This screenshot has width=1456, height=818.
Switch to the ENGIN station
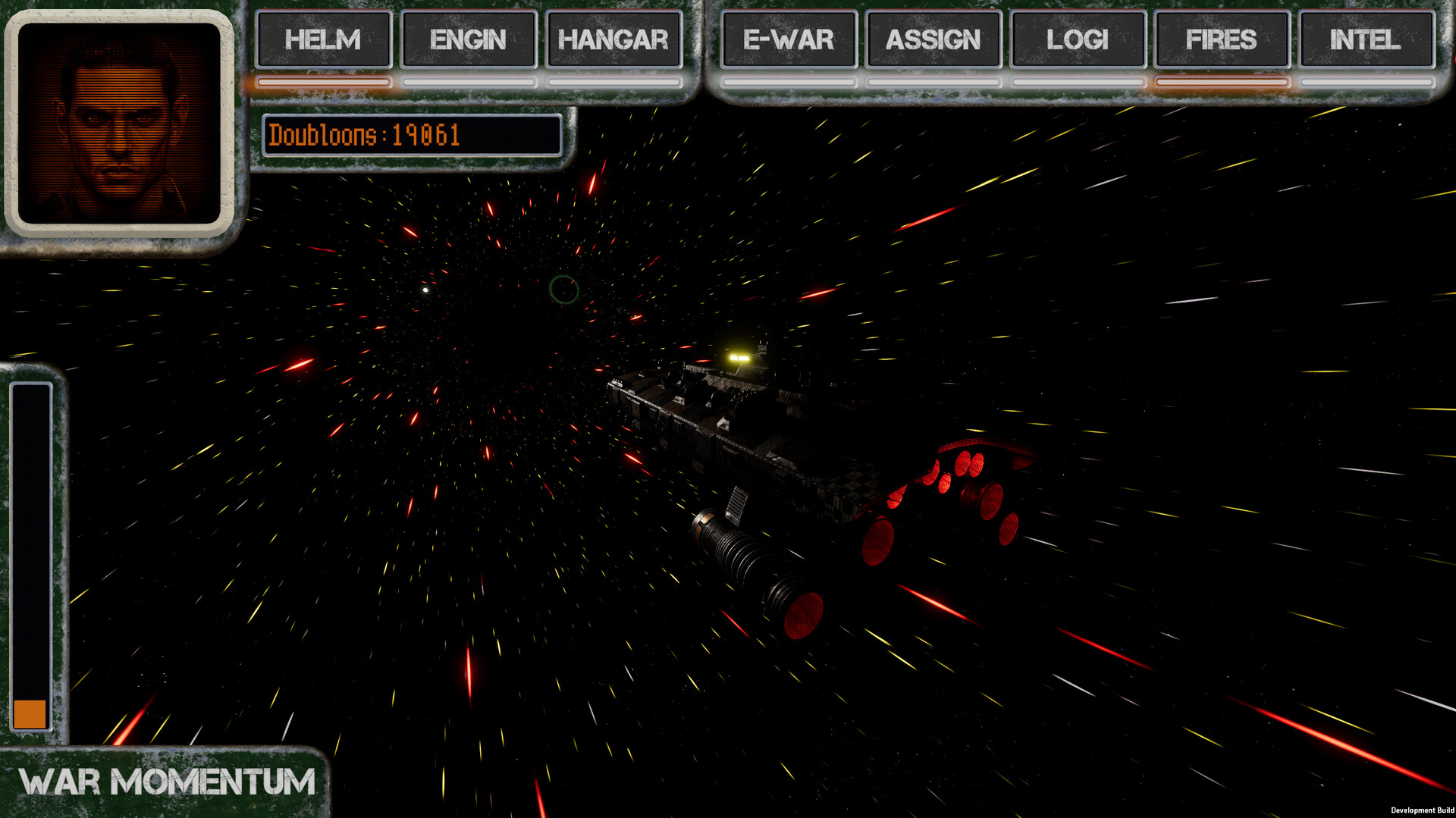click(x=469, y=40)
